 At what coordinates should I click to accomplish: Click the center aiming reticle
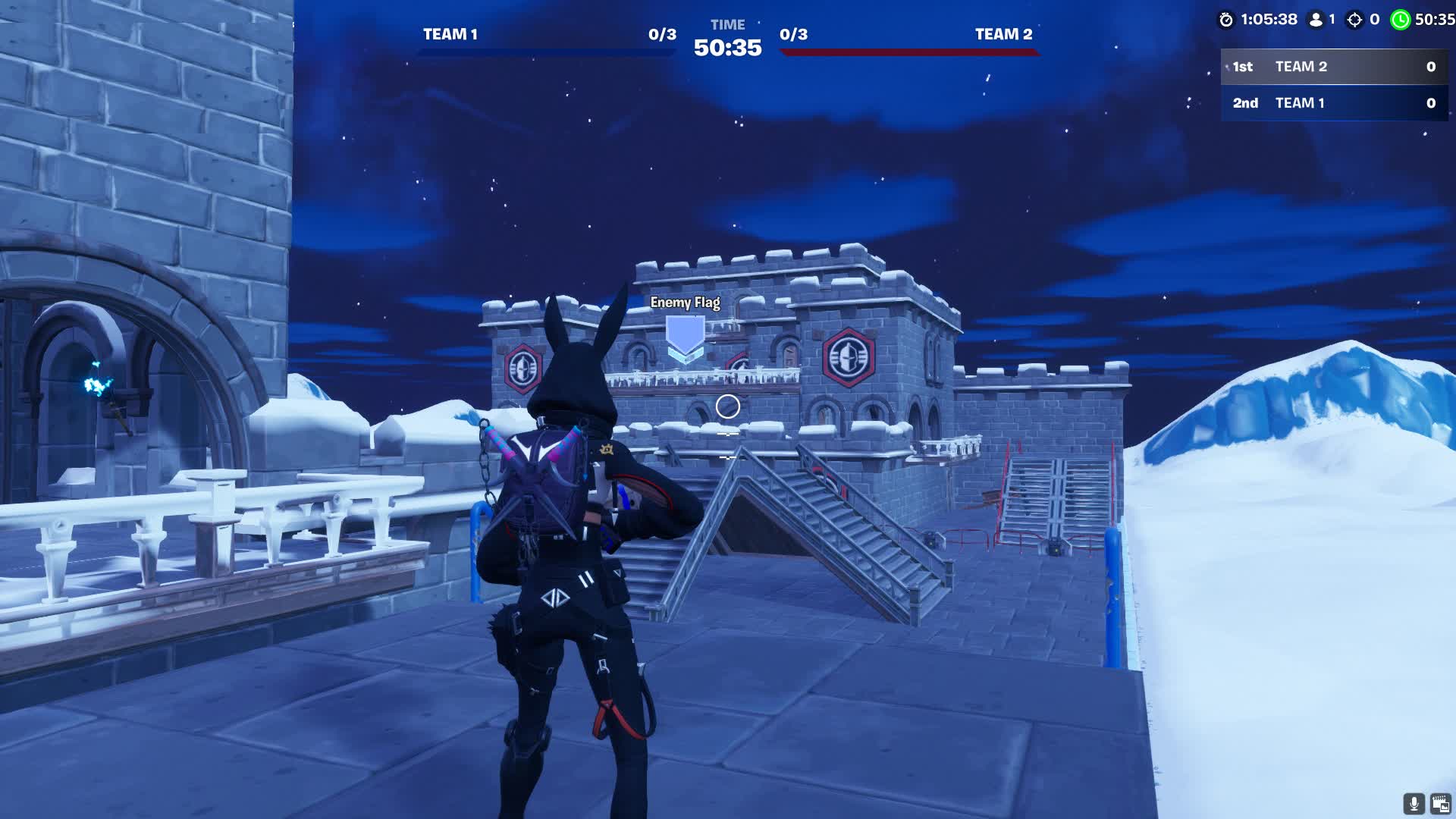728,406
